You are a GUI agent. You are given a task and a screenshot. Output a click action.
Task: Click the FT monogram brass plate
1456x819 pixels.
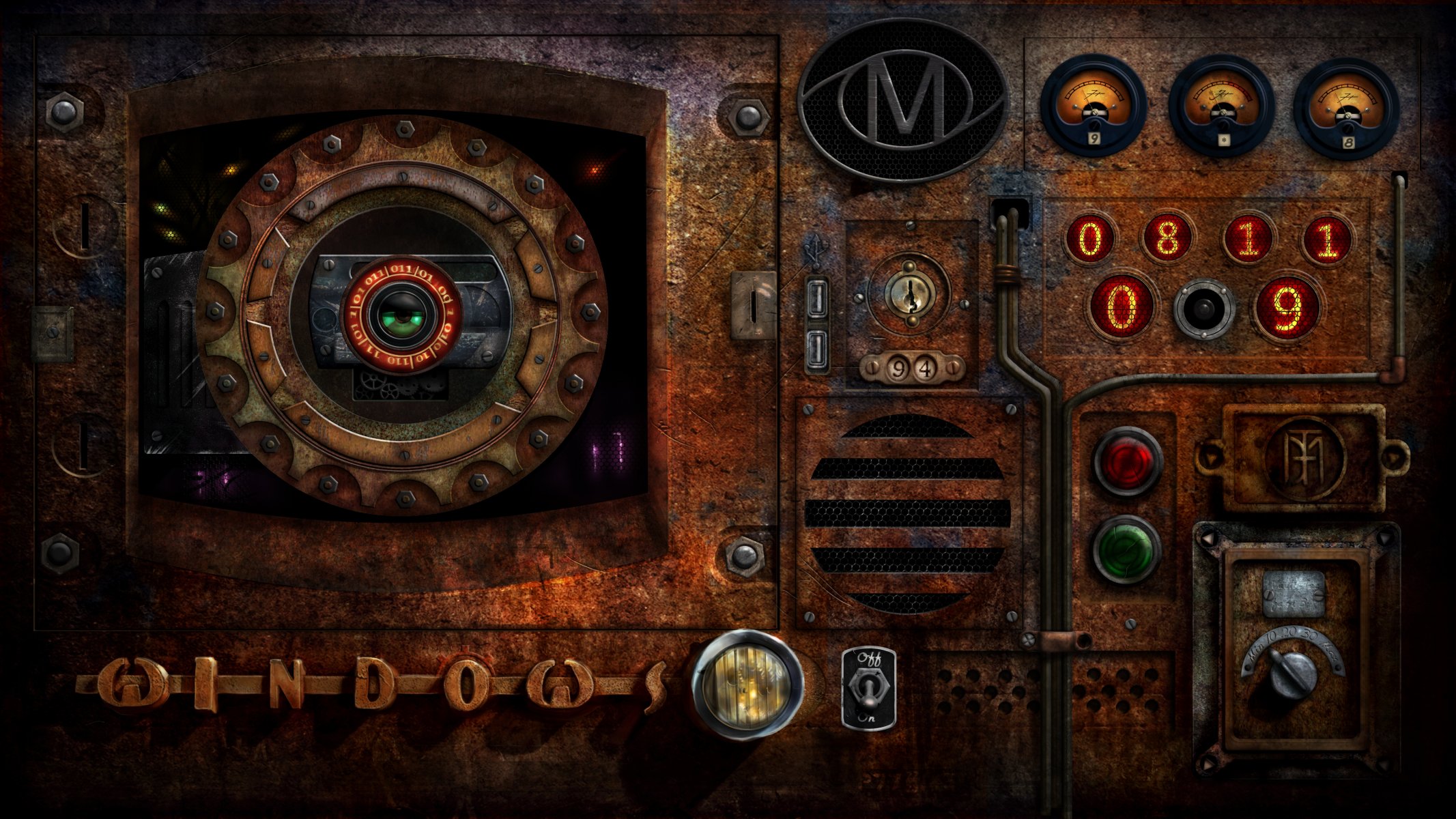click(x=1304, y=459)
